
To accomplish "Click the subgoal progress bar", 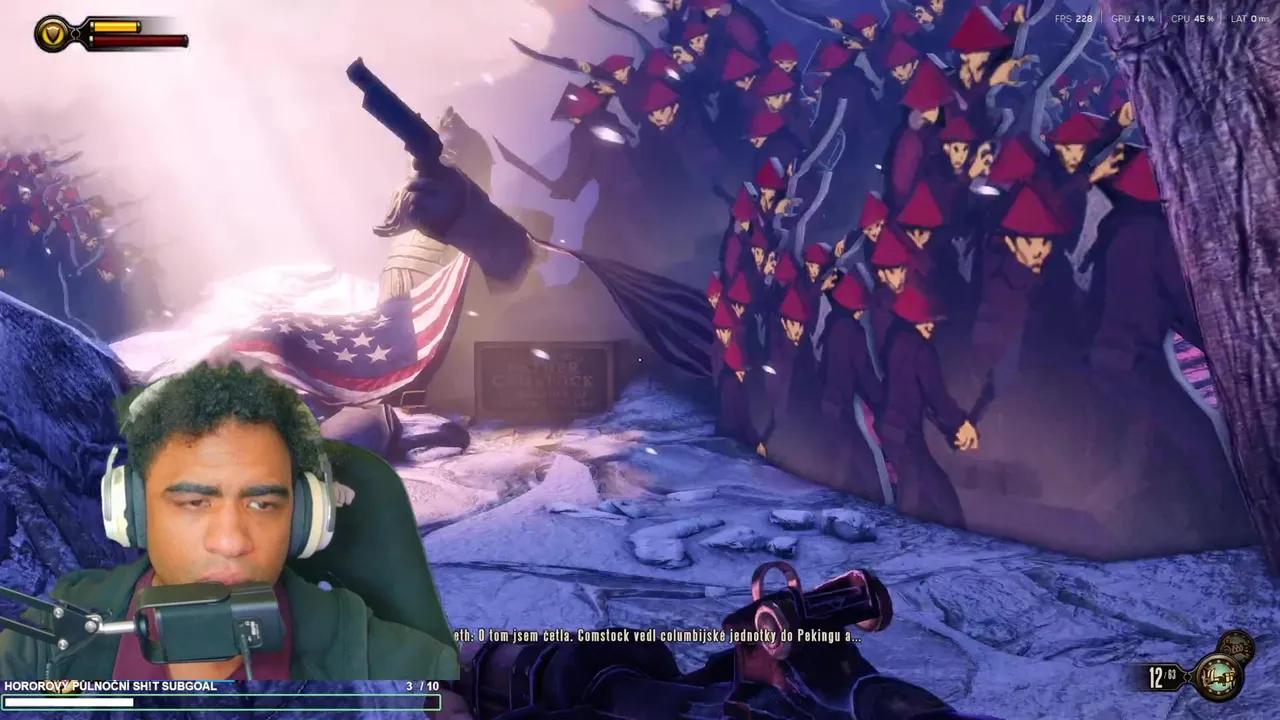I will point(222,703).
